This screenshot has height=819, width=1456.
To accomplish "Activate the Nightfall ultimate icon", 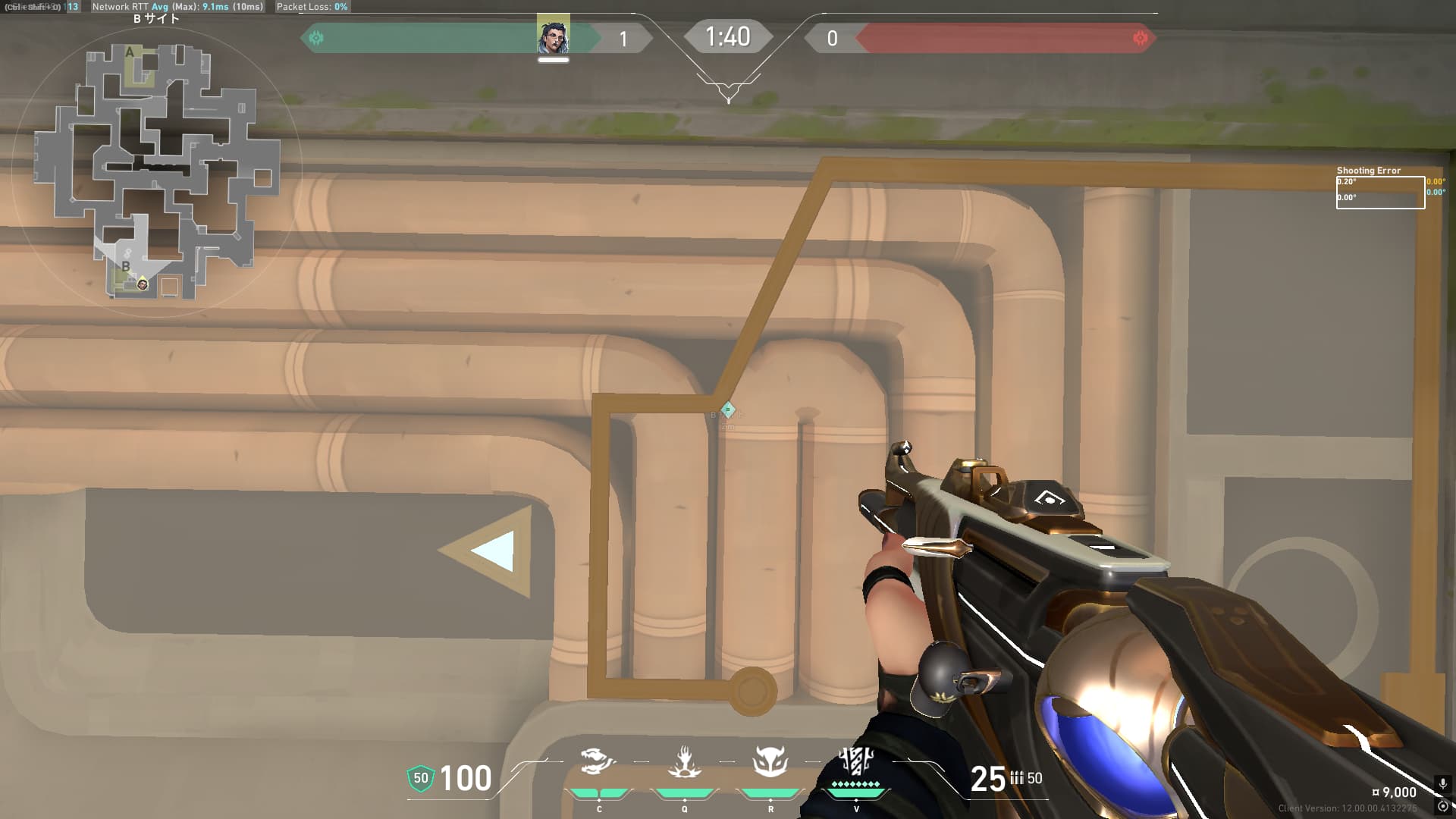I will (856, 761).
